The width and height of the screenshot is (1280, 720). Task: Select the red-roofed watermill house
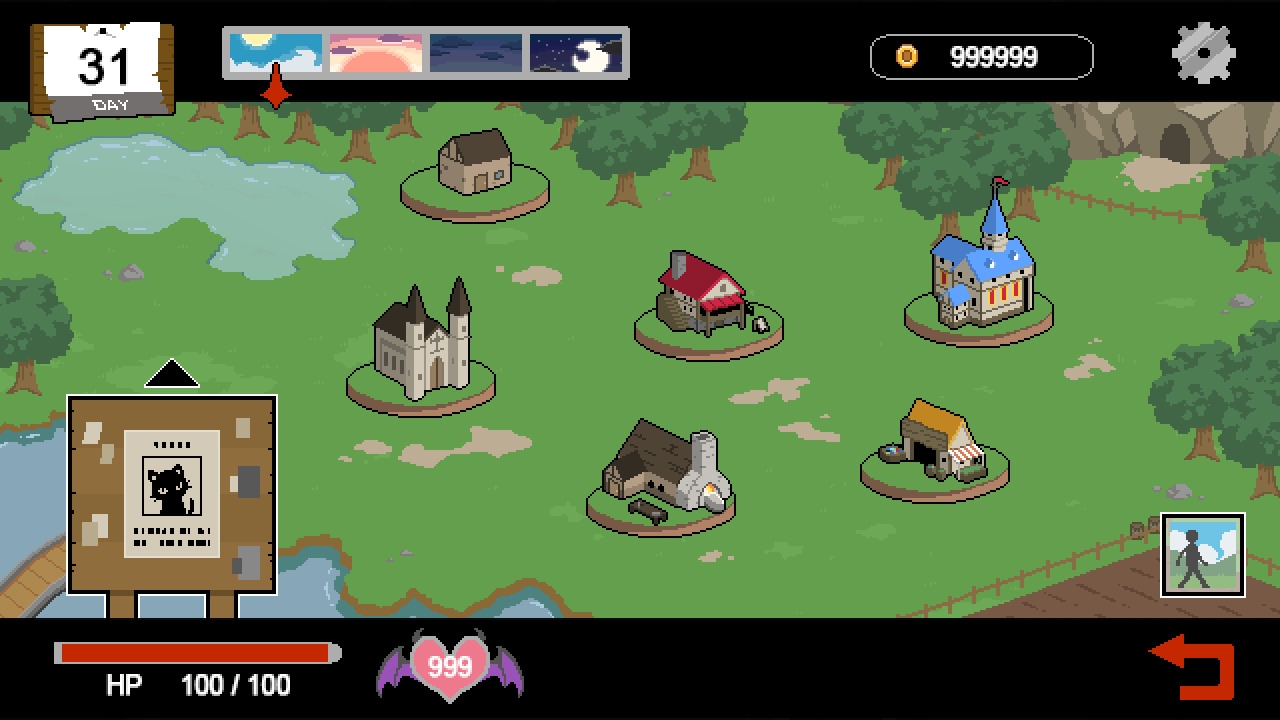[706, 295]
